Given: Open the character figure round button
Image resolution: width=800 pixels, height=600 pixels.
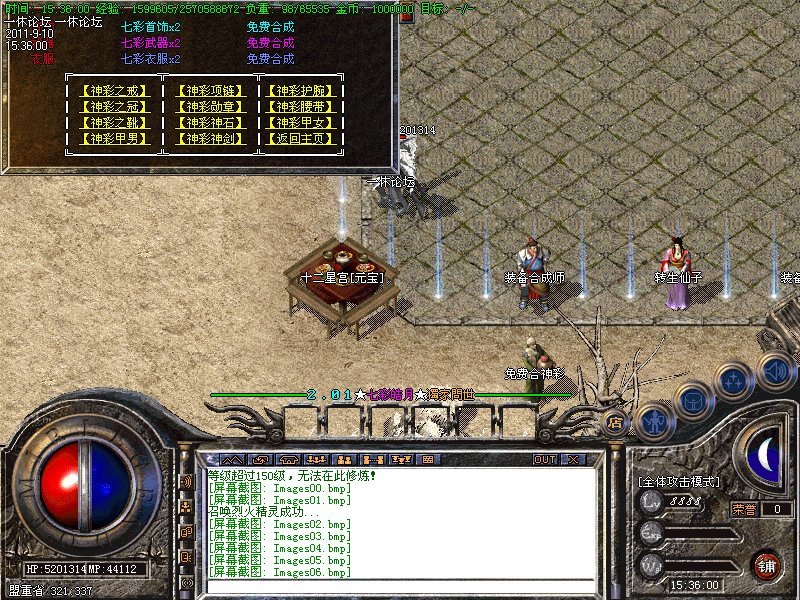Looking at the screenshot, I should click(653, 421).
